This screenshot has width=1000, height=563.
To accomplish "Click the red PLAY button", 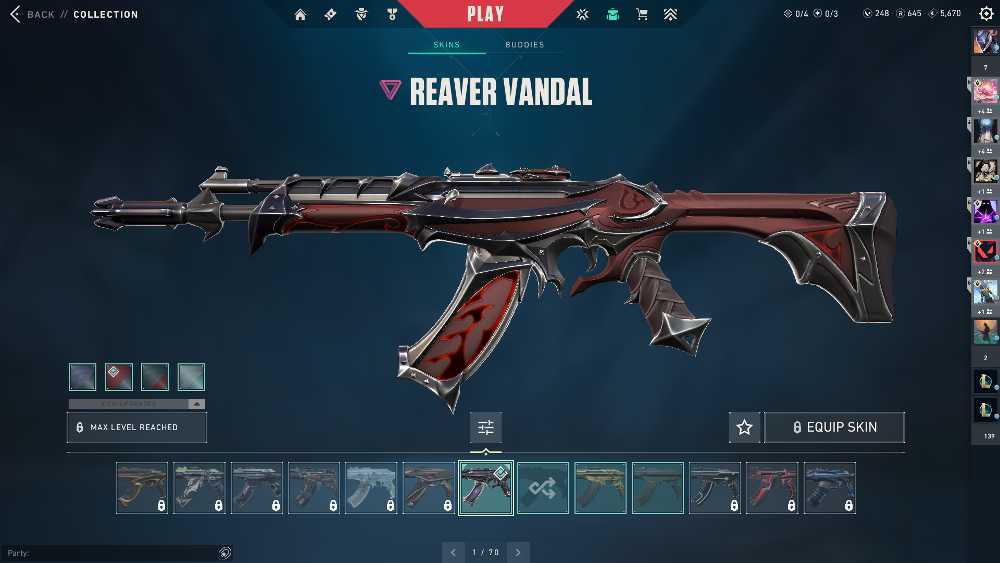I will [x=486, y=14].
